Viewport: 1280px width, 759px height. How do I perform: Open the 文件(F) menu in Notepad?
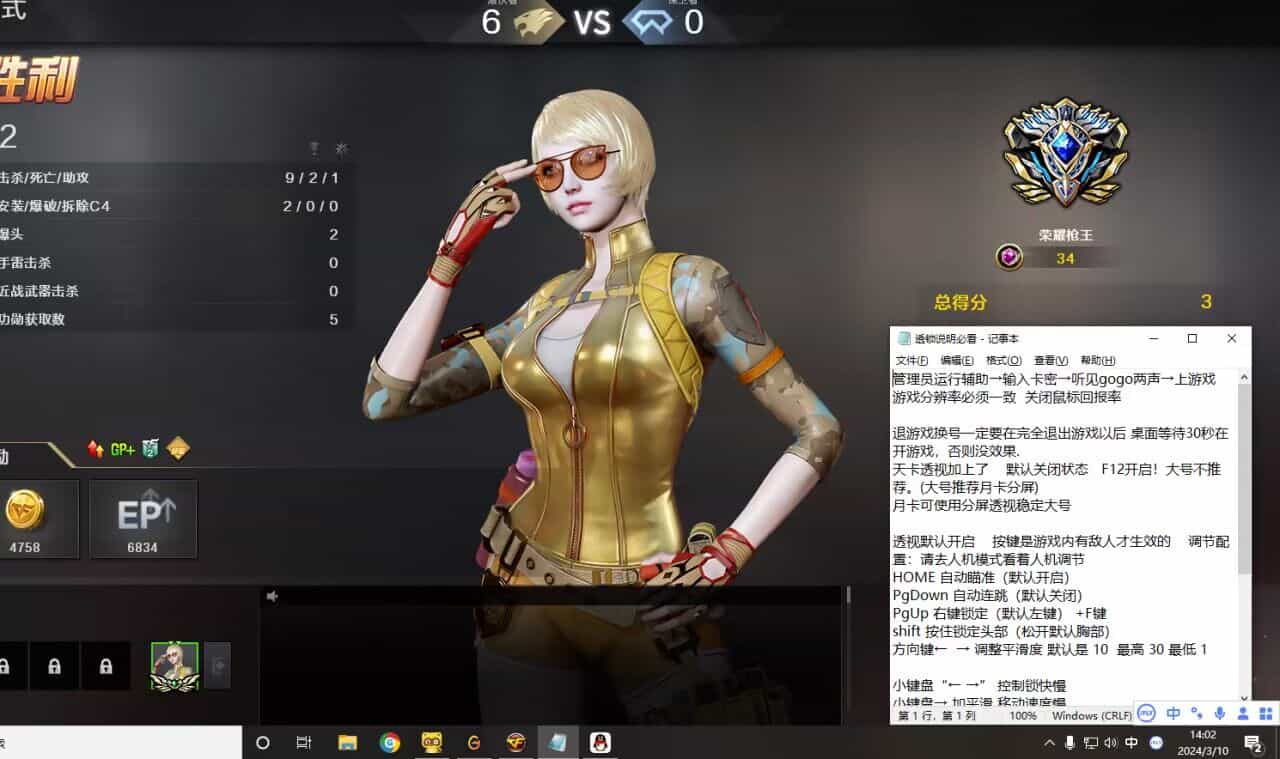coord(914,360)
